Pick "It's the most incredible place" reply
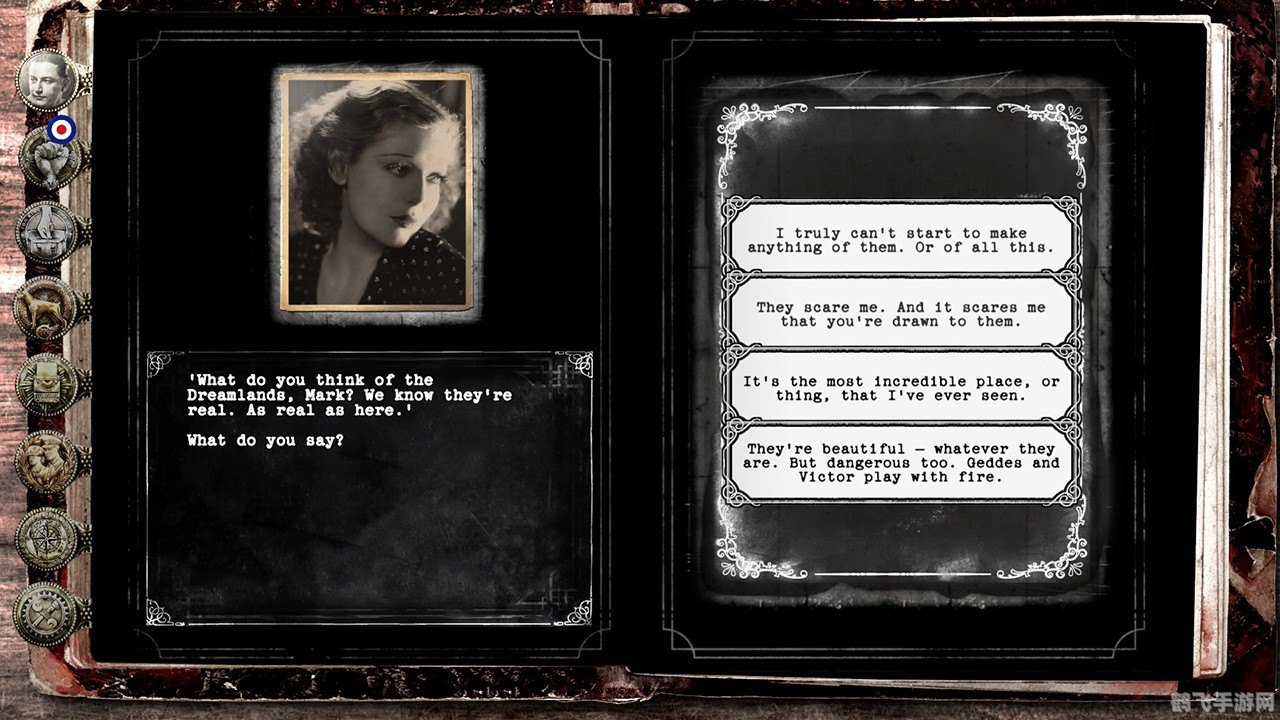This screenshot has height=720, width=1280. 901,388
